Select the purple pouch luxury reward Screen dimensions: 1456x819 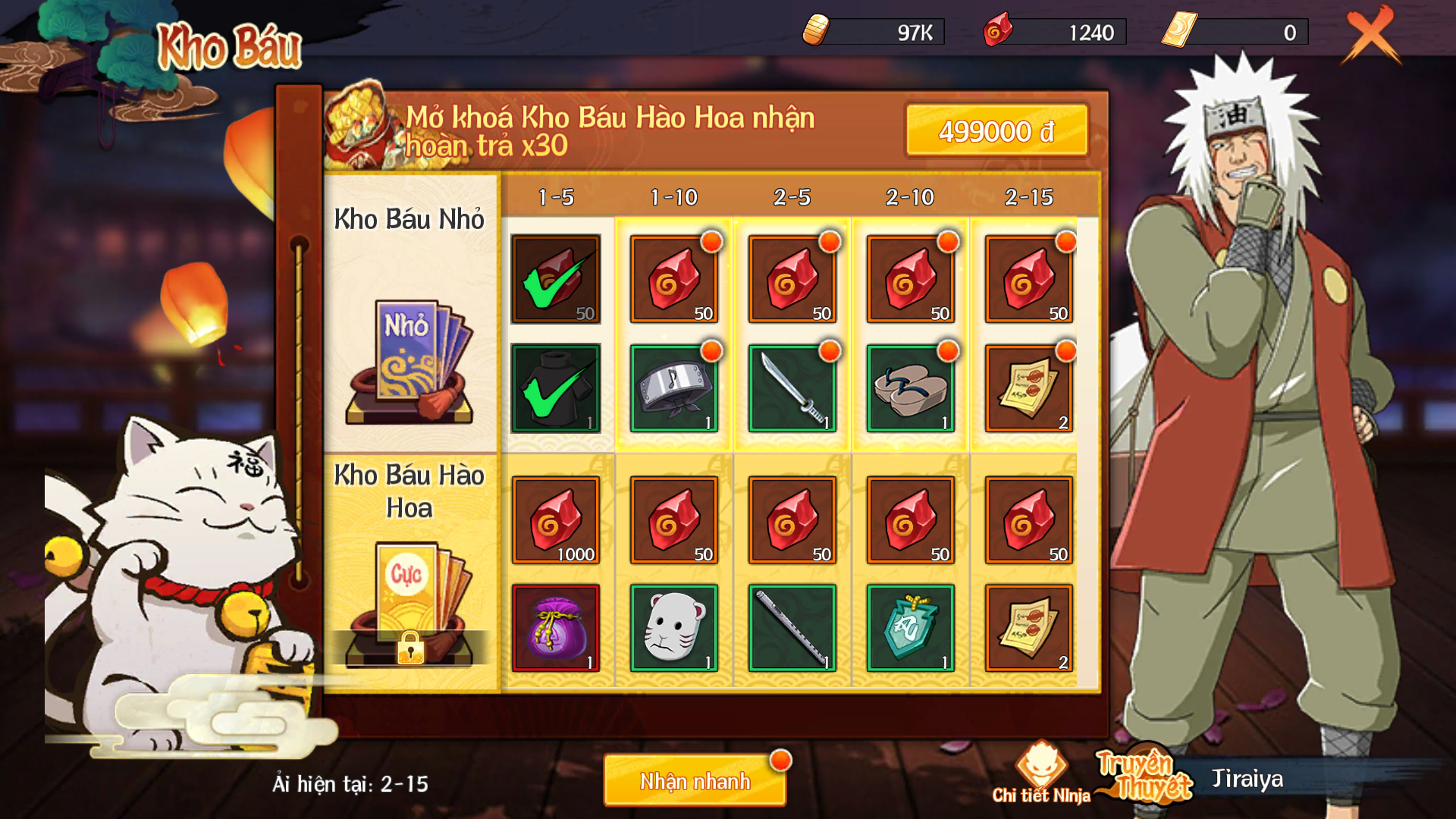coord(556,628)
